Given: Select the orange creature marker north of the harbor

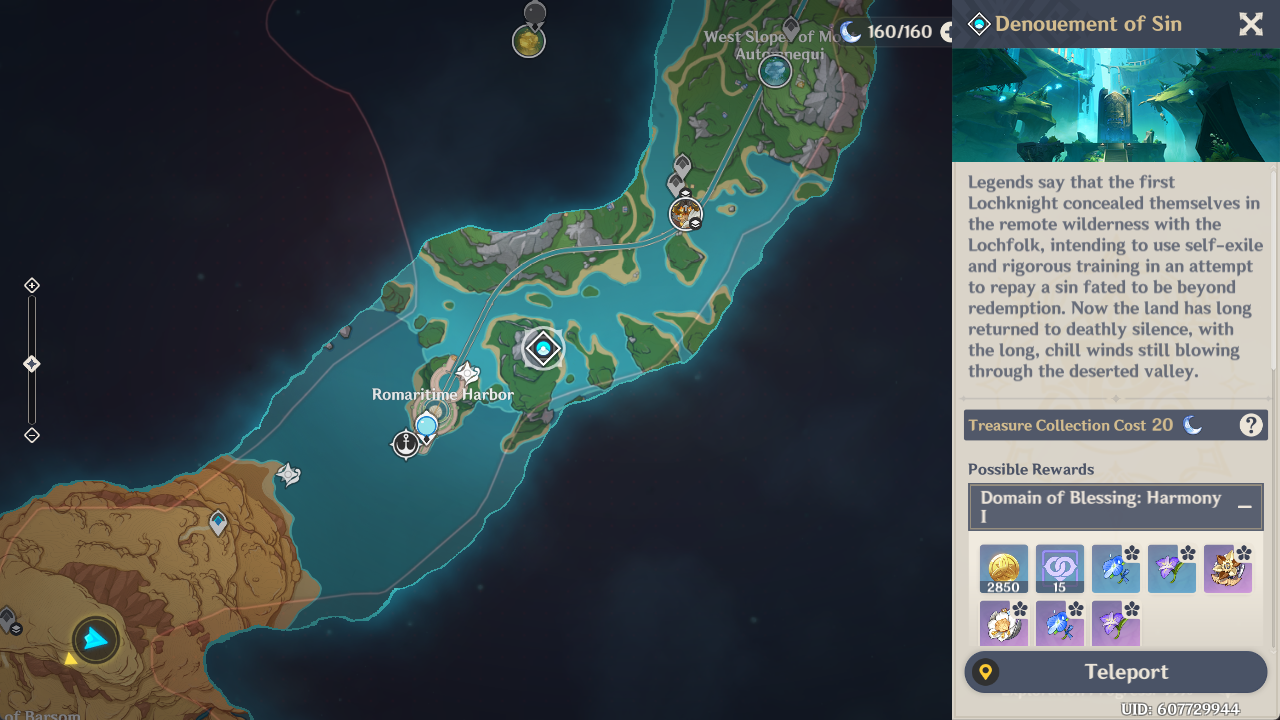Looking at the screenshot, I should coord(685,213).
